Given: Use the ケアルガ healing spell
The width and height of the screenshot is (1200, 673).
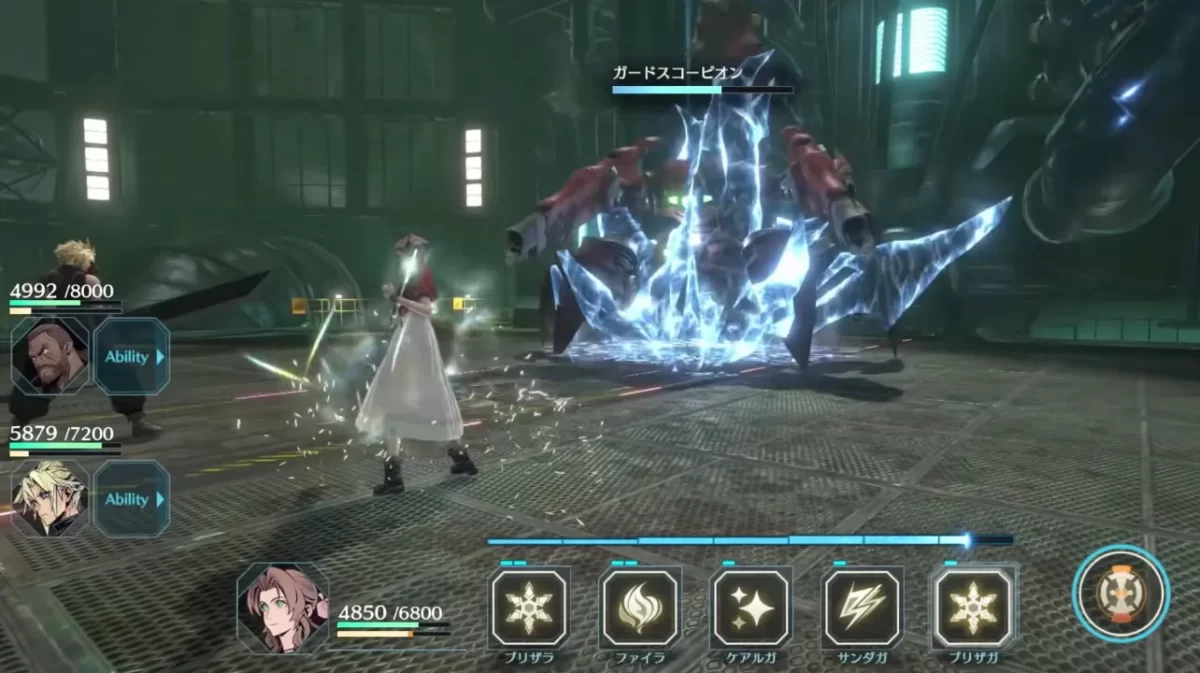Looking at the screenshot, I should (751, 608).
